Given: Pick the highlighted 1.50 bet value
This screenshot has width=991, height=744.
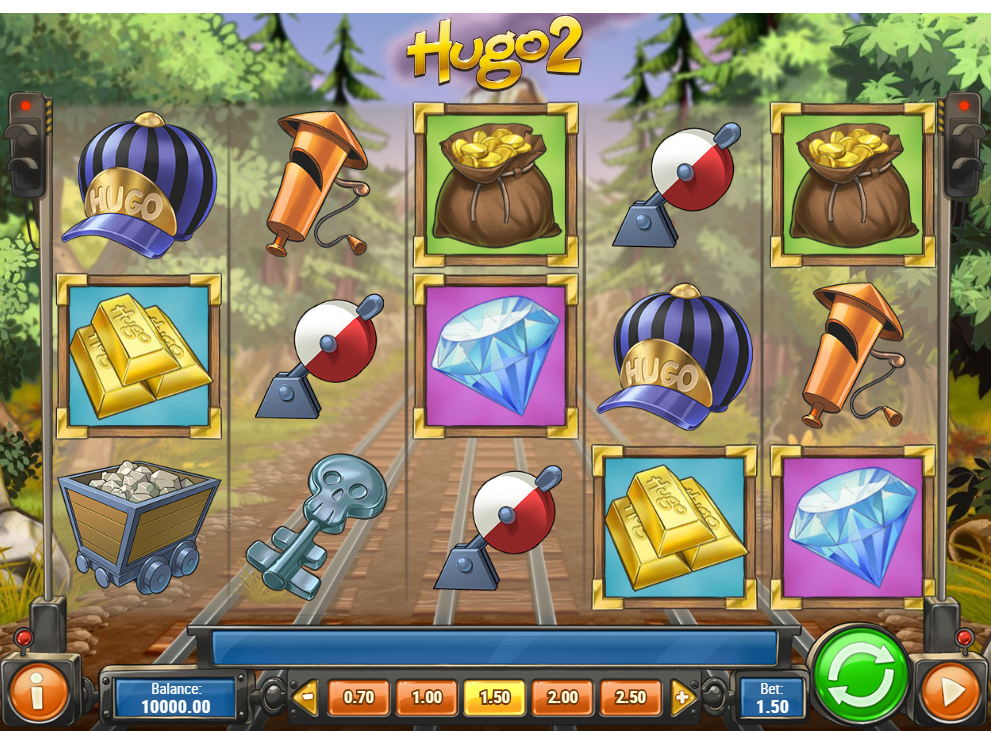Looking at the screenshot, I should (494, 697).
